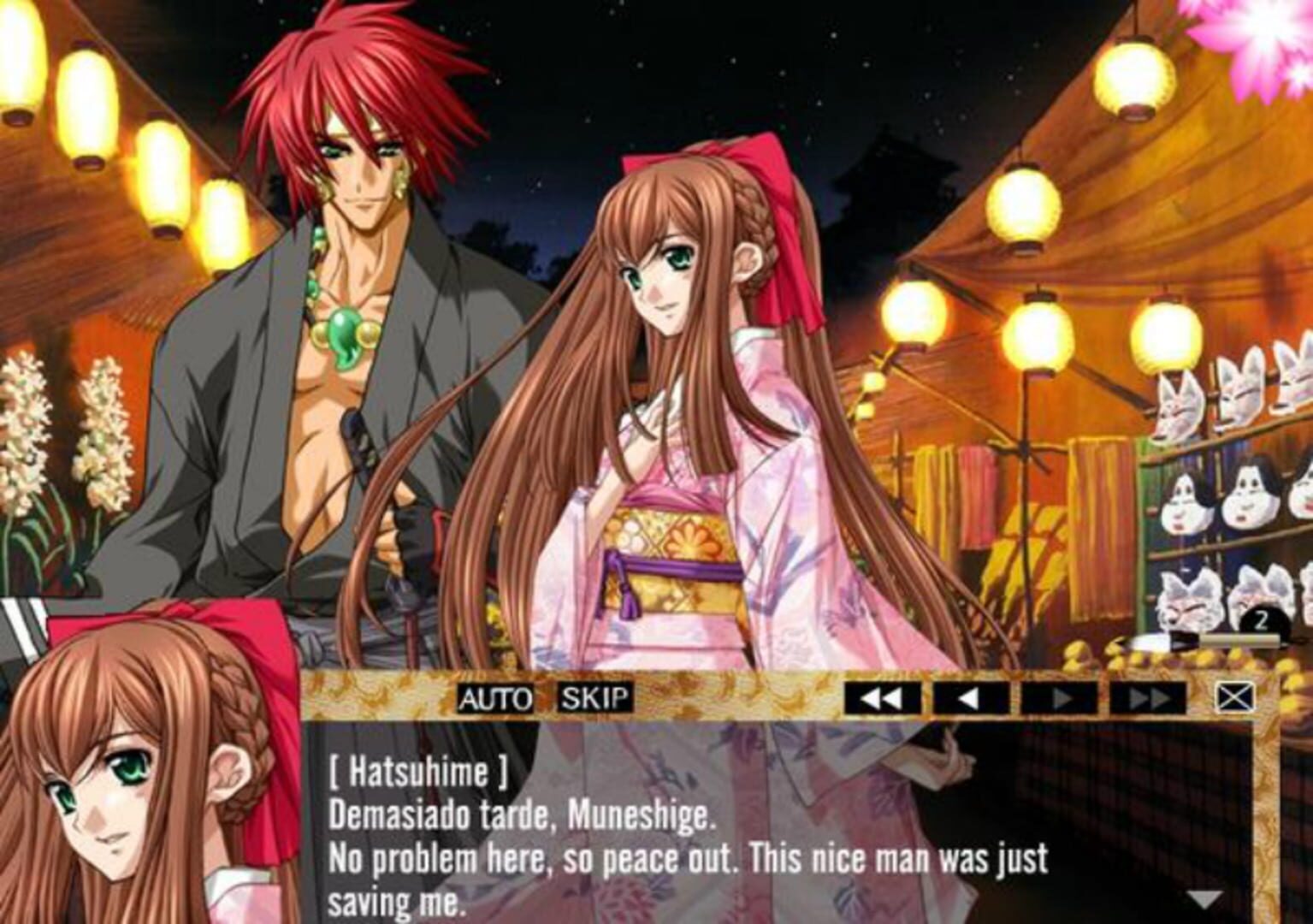This screenshot has width=1313, height=924.
Task: Activate the SKIP dialogue button
Action: (x=595, y=699)
